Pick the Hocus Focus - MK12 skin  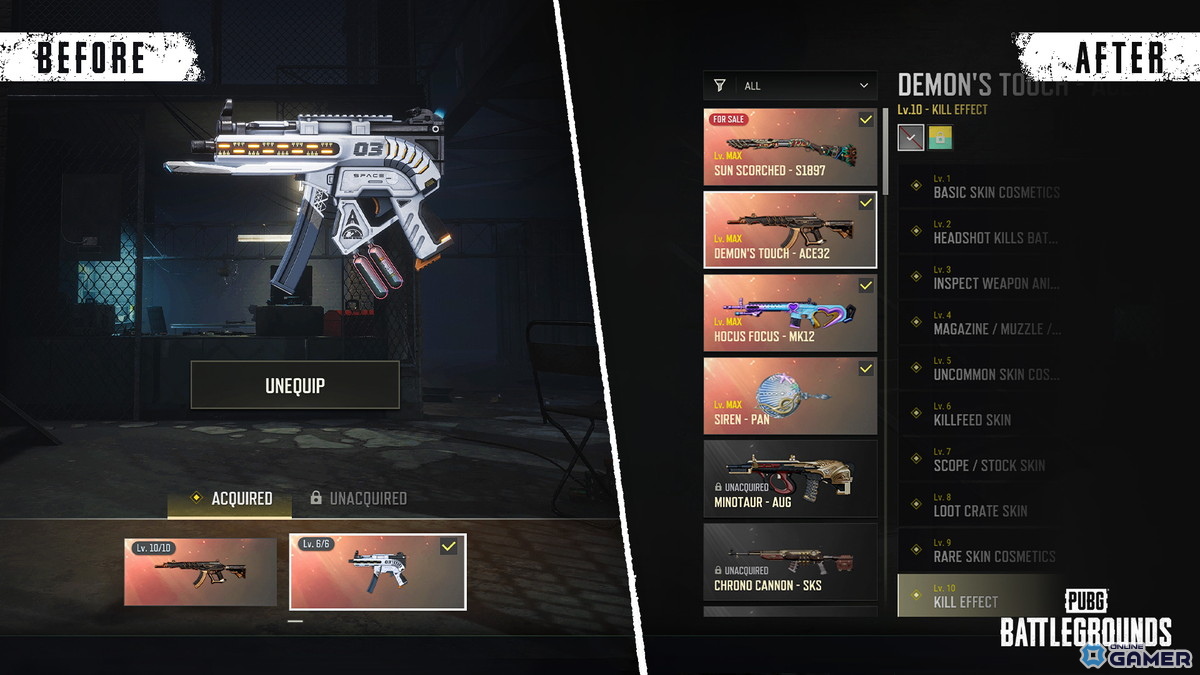tap(790, 313)
